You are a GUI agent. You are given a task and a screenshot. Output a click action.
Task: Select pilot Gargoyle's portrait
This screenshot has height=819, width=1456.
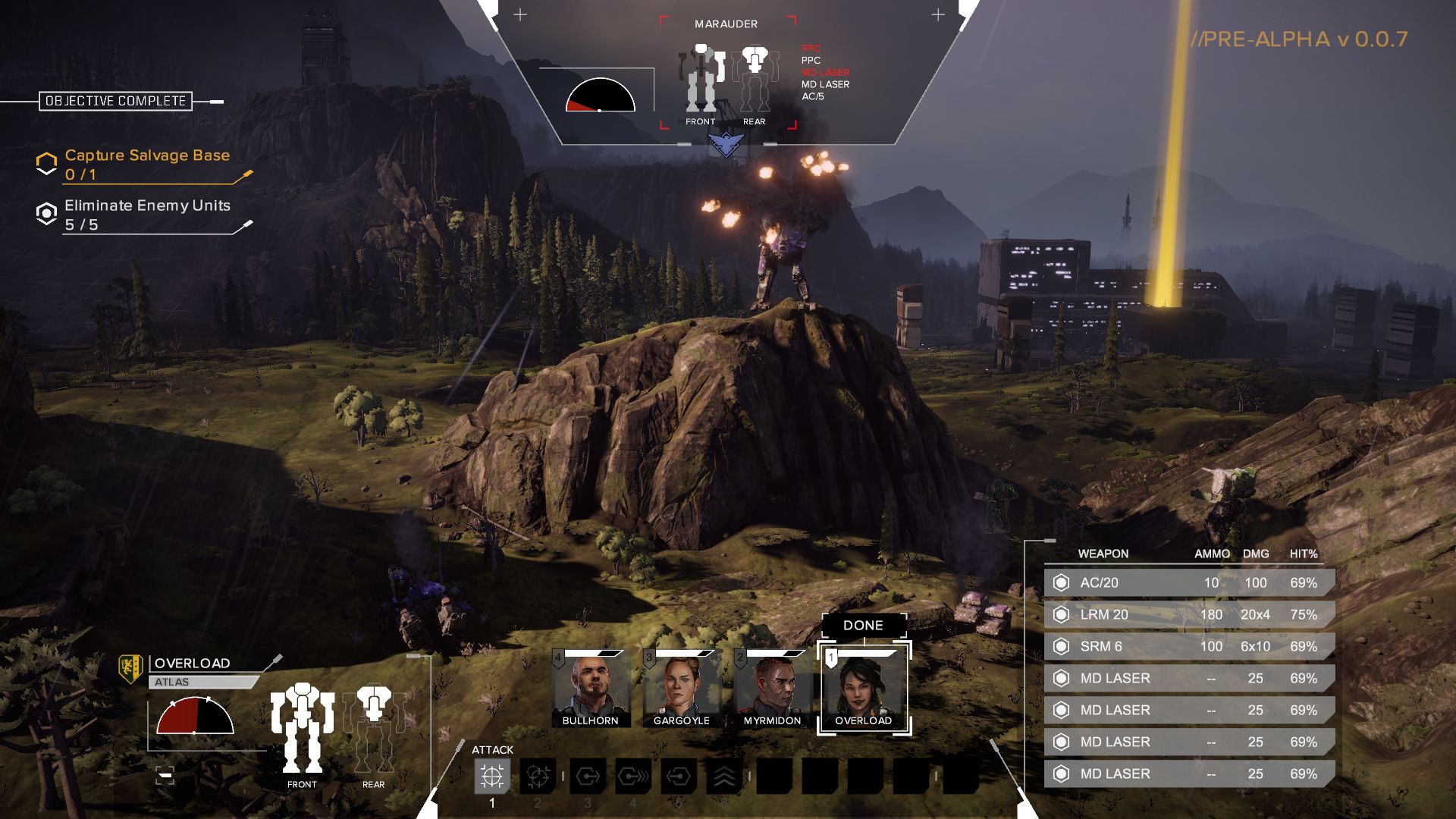[681, 686]
